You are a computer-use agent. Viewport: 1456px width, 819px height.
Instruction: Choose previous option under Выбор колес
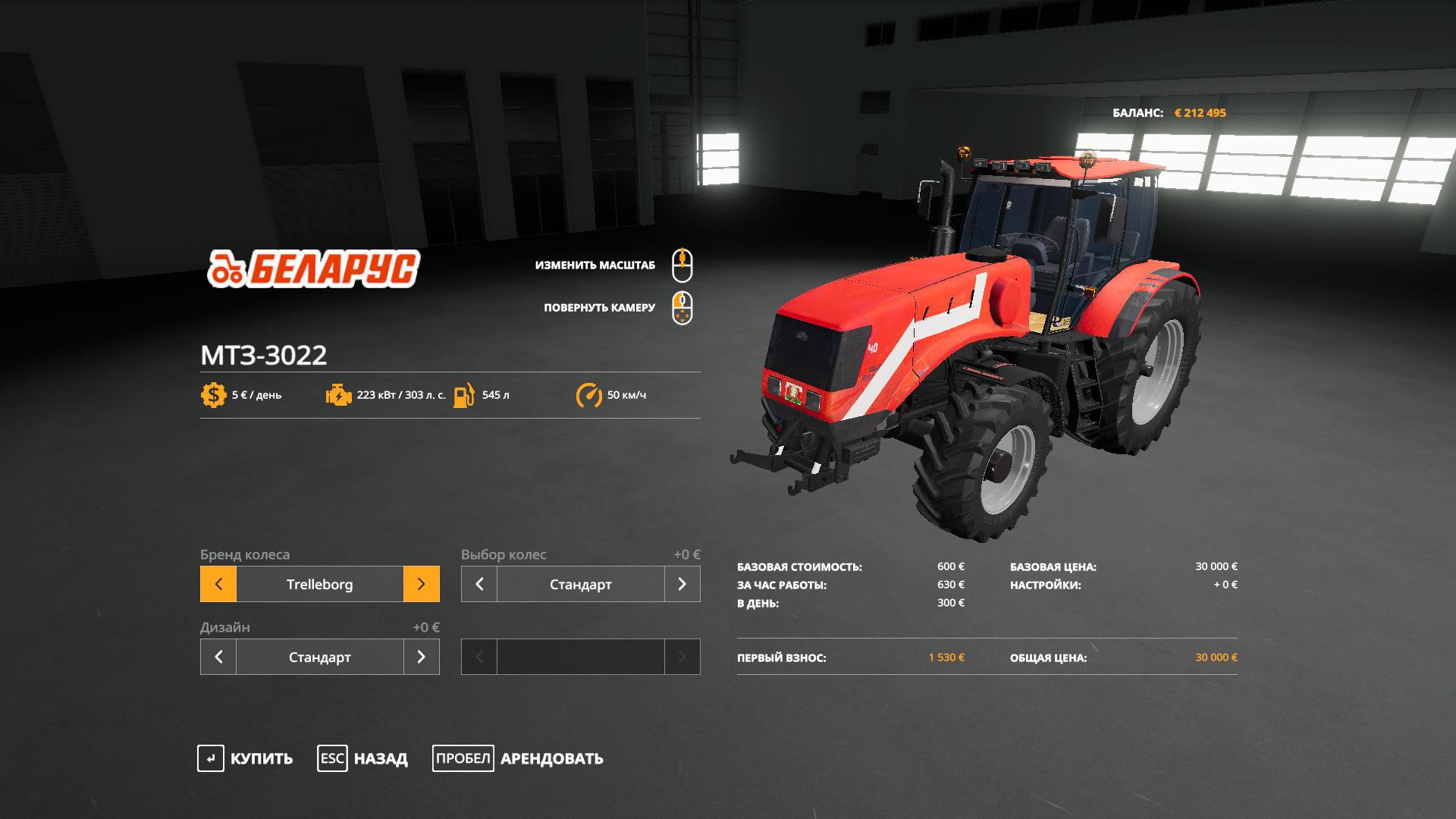coord(479,584)
